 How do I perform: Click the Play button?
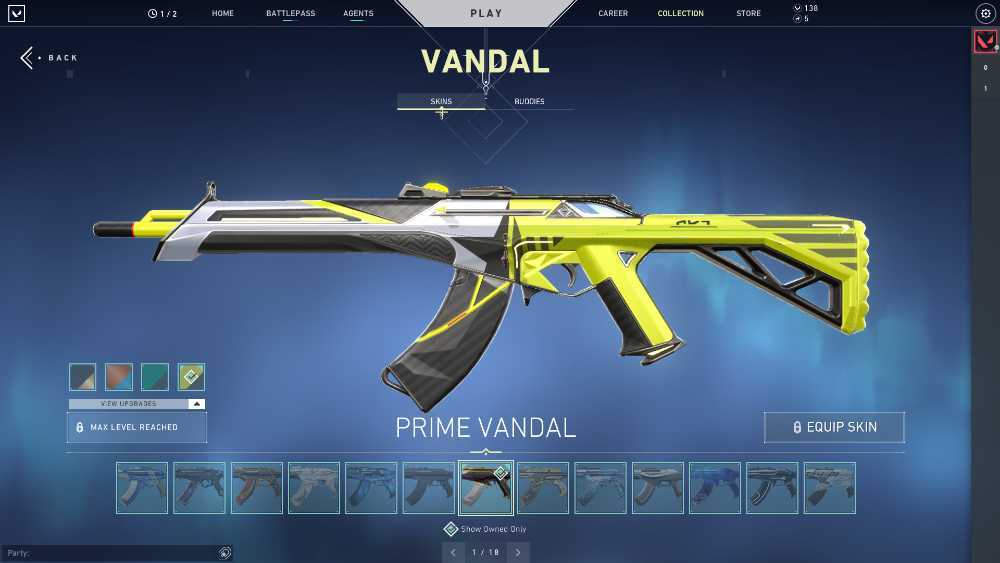point(486,14)
